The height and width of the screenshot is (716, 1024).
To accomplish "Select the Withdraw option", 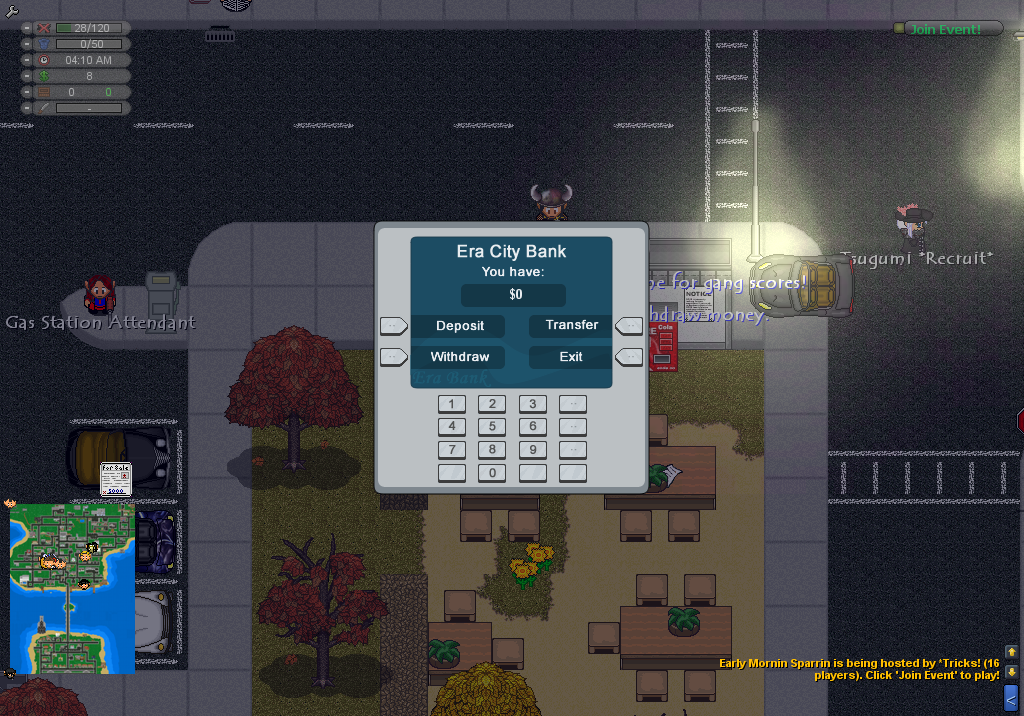I will (460, 357).
